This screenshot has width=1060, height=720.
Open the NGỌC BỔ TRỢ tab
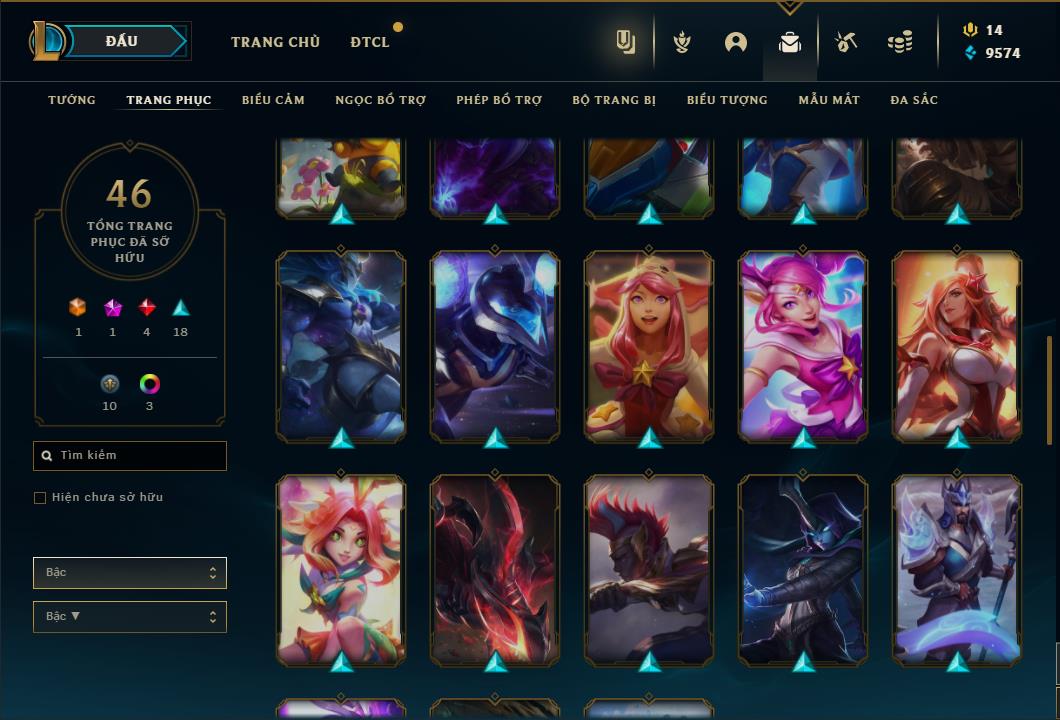click(380, 100)
